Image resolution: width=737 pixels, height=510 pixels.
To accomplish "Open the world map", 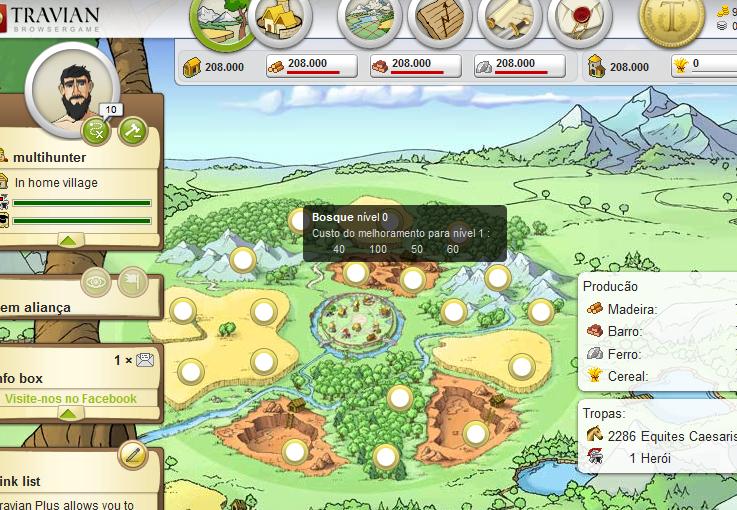I will [x=370, y=20].
